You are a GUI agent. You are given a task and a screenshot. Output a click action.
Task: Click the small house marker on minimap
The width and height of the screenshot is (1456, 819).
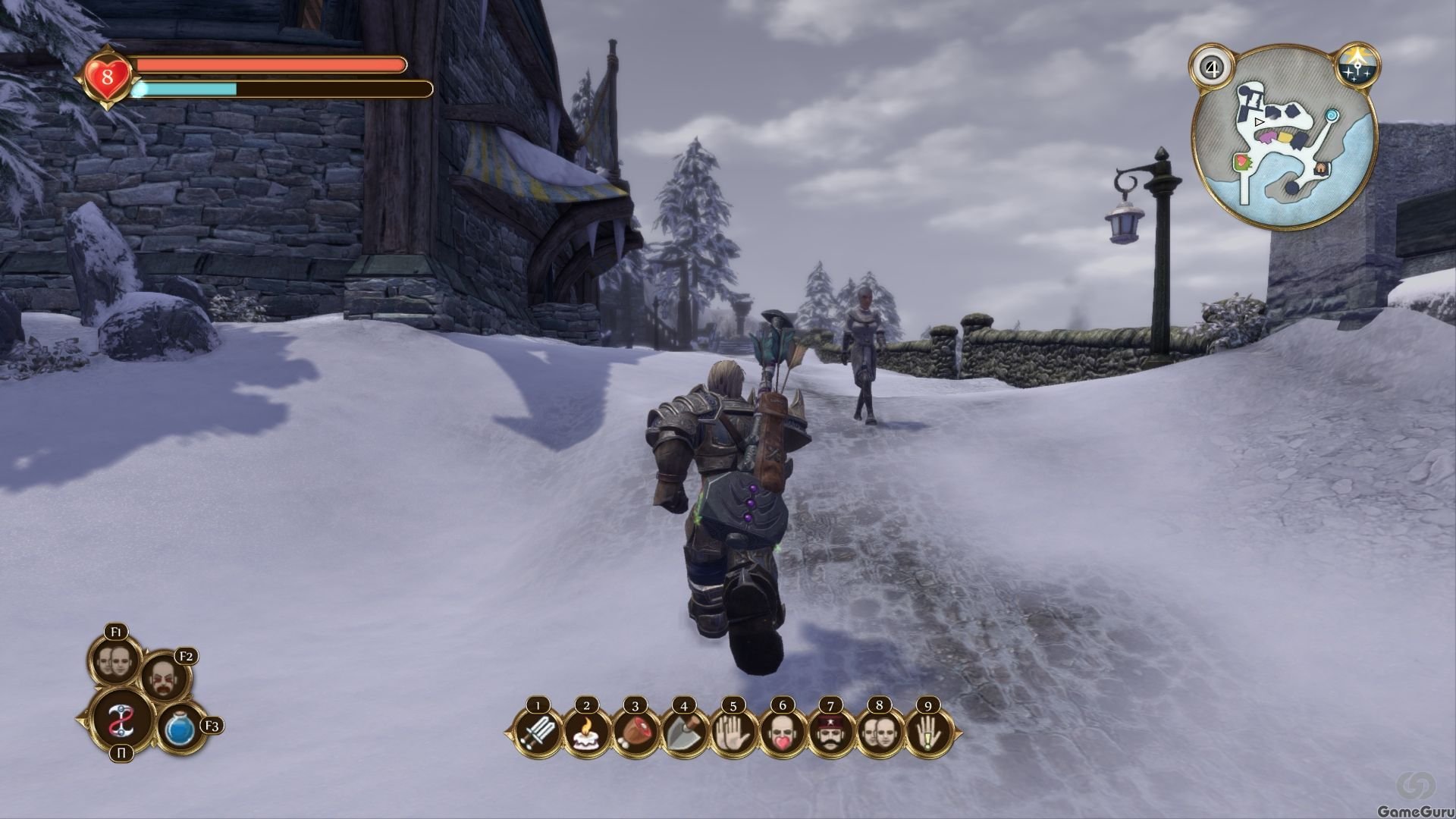1320,168
